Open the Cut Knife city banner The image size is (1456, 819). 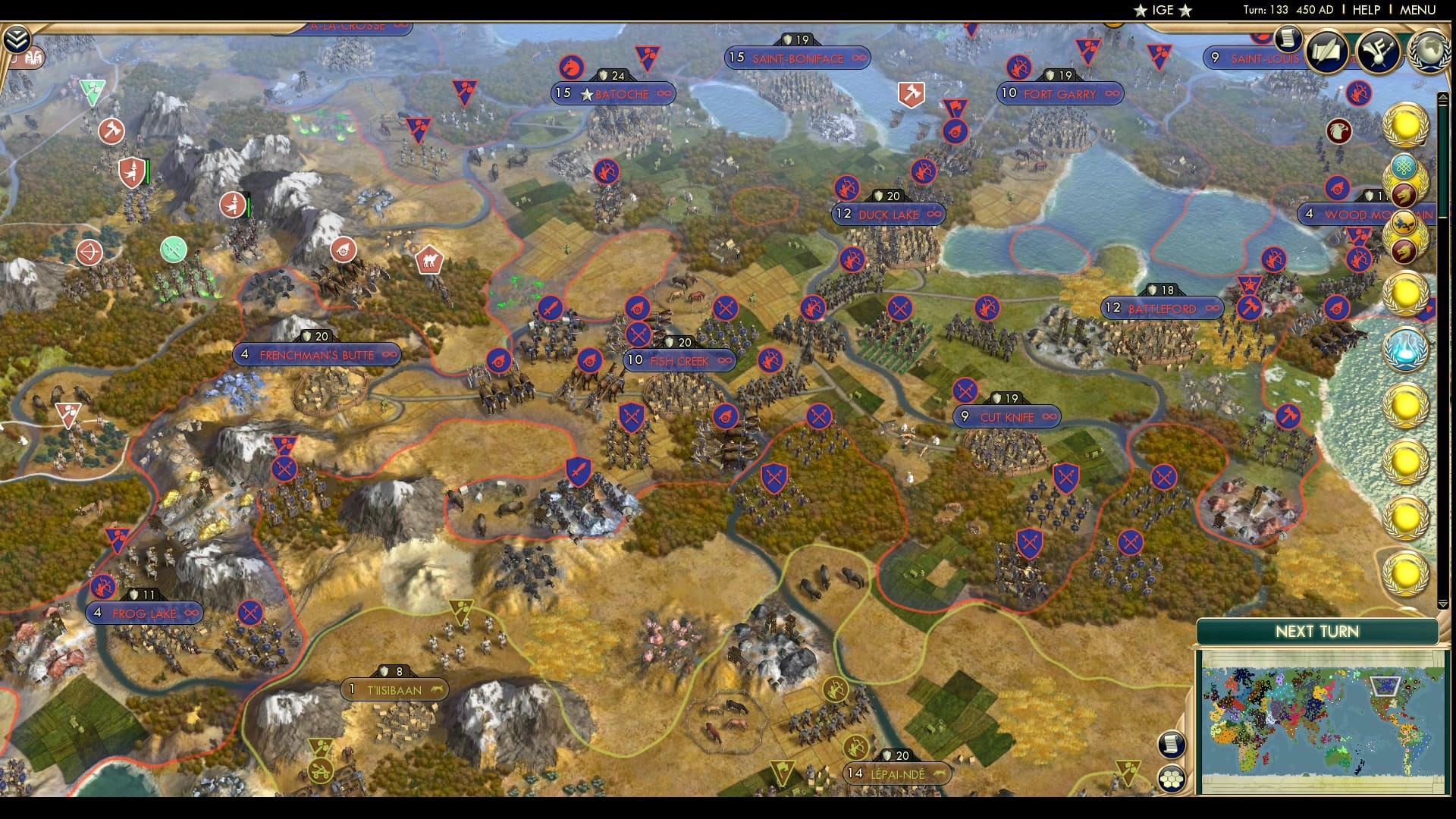point(1006,417)
